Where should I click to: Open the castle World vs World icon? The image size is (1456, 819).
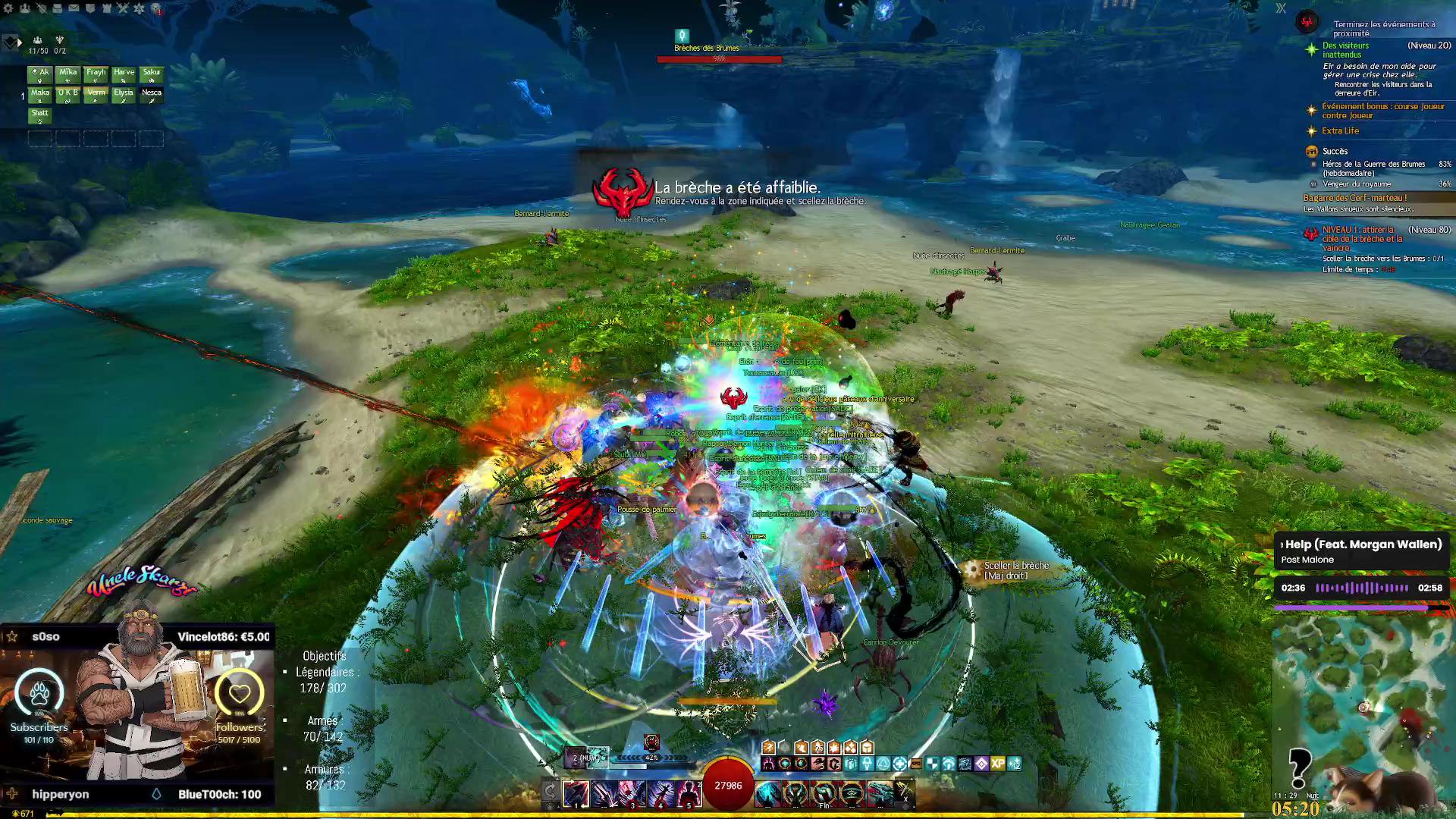click(106, 8)
